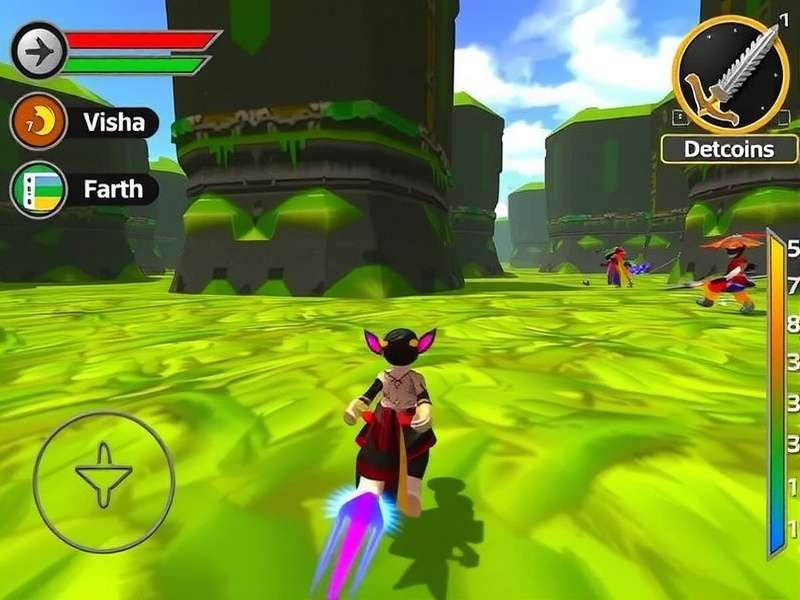Tap the circular movement joystick
This screenshot has height=600, width=800.
tap(104, 482)
